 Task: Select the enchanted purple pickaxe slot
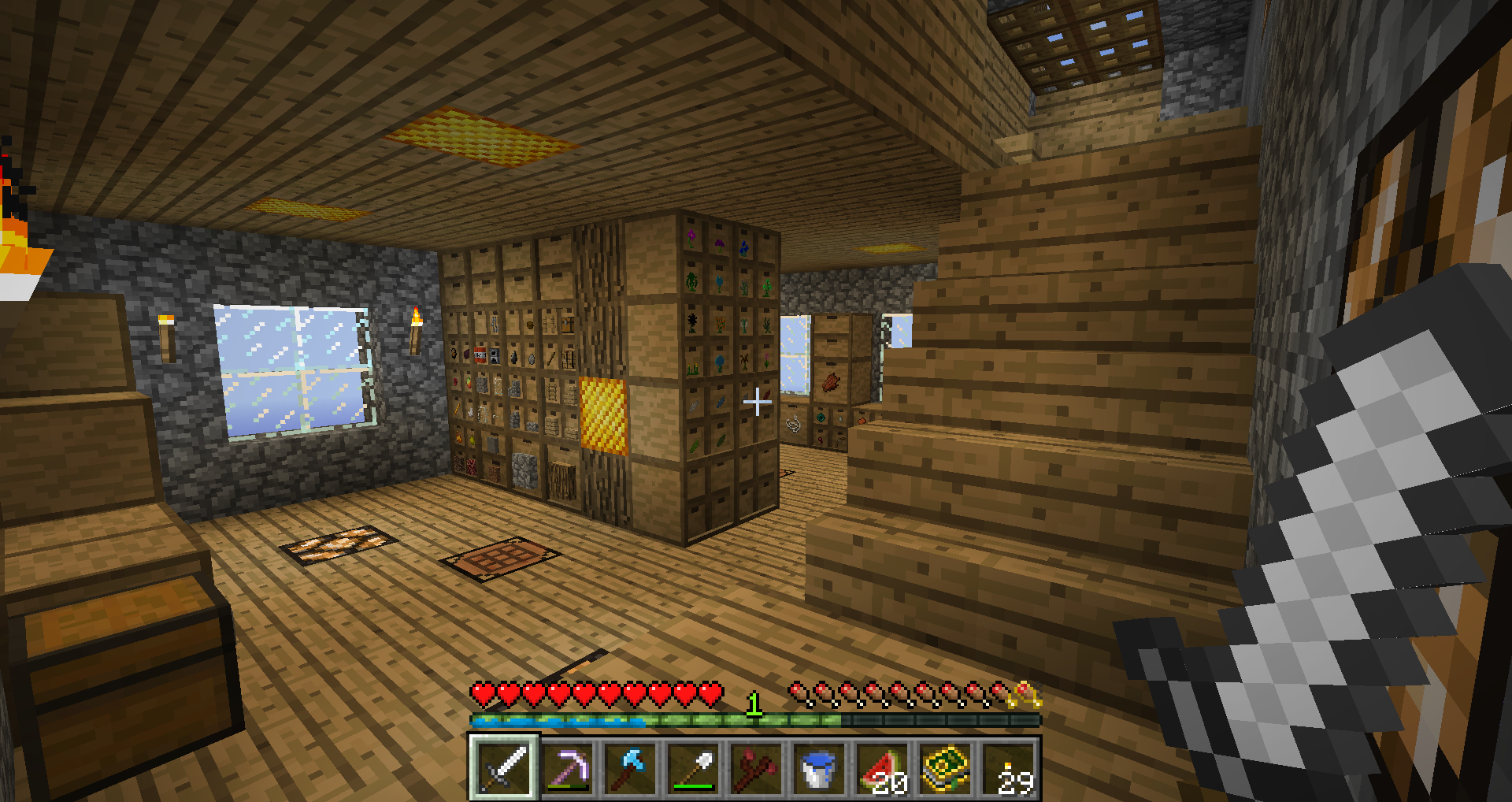568,767
